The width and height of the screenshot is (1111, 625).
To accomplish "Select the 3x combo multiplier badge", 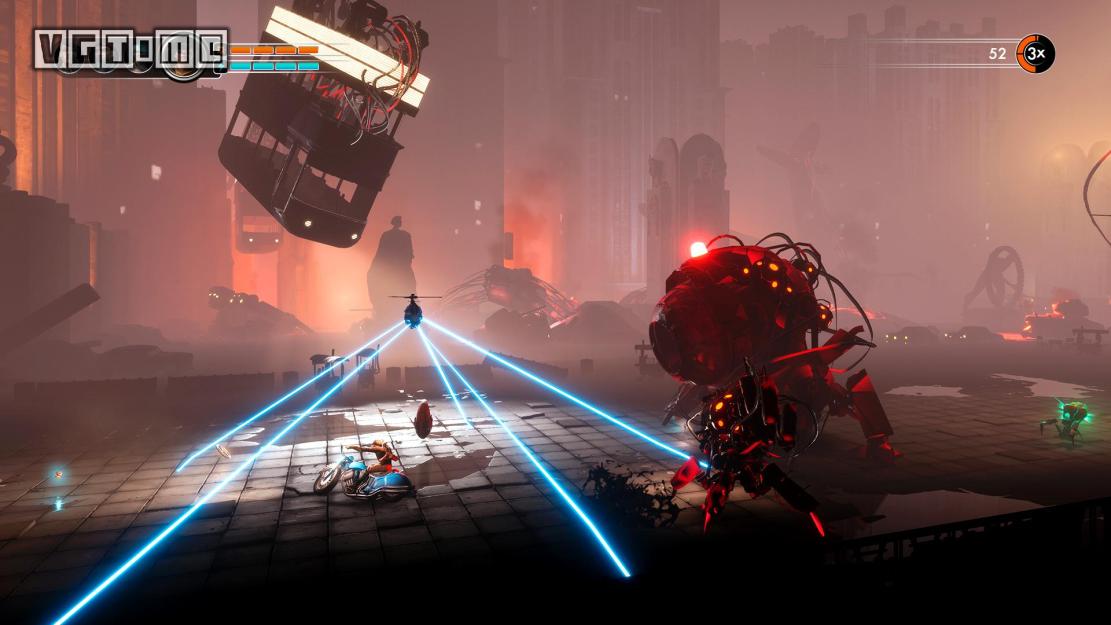I will point(1035,54).
